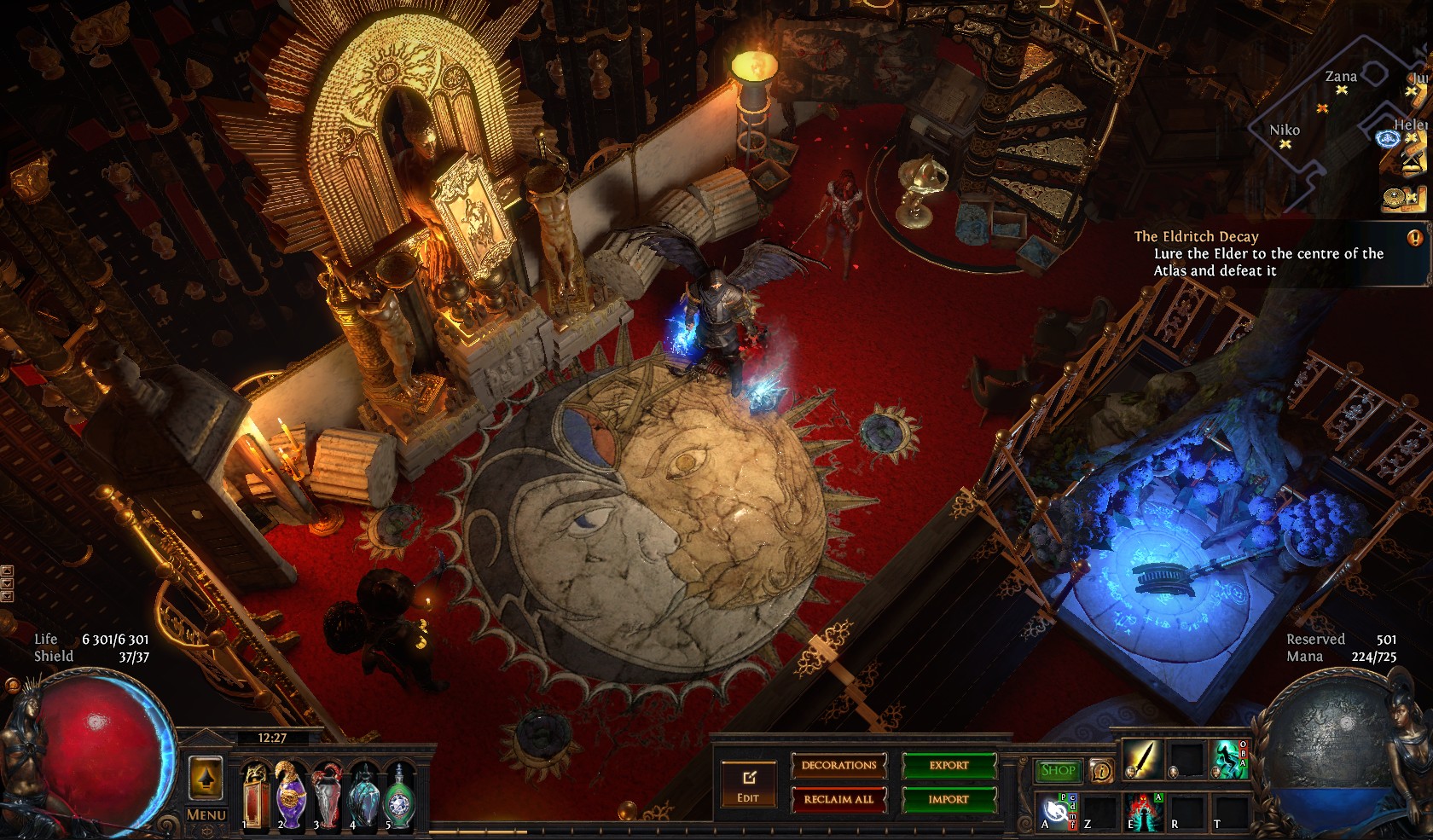Export the hideout layout

click(x=949, y=765)
